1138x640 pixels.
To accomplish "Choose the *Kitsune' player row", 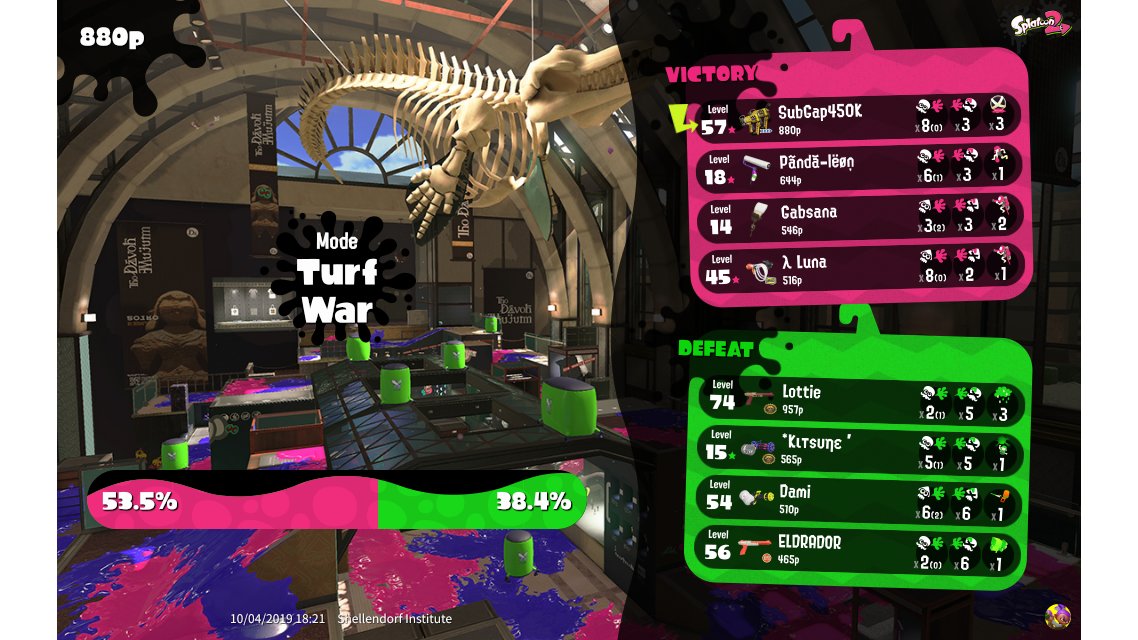I will tap(860, 448).
